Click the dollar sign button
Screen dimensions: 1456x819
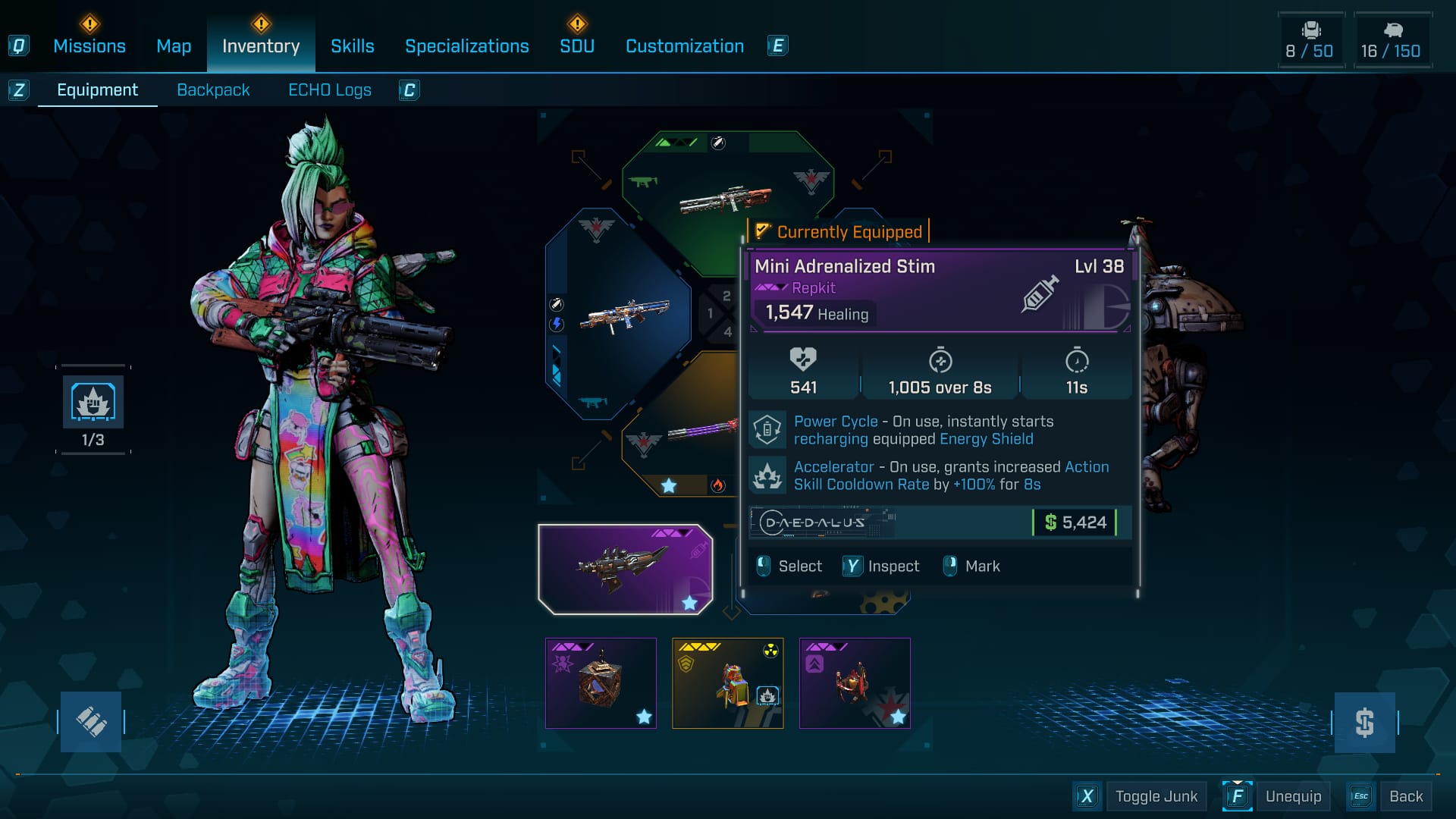(1364, 722)
